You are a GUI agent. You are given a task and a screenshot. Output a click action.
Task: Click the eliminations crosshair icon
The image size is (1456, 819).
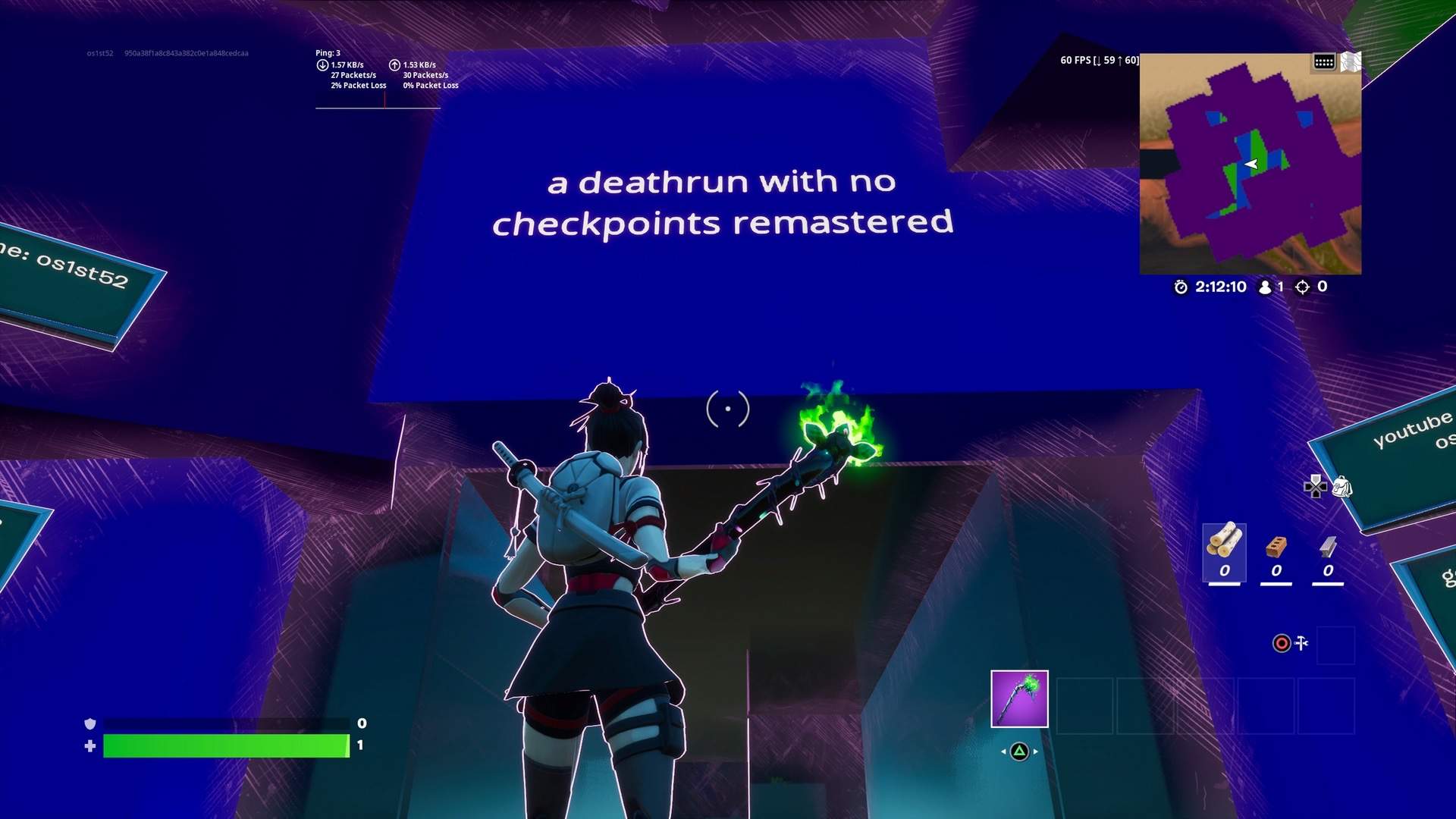(1301, 287)
